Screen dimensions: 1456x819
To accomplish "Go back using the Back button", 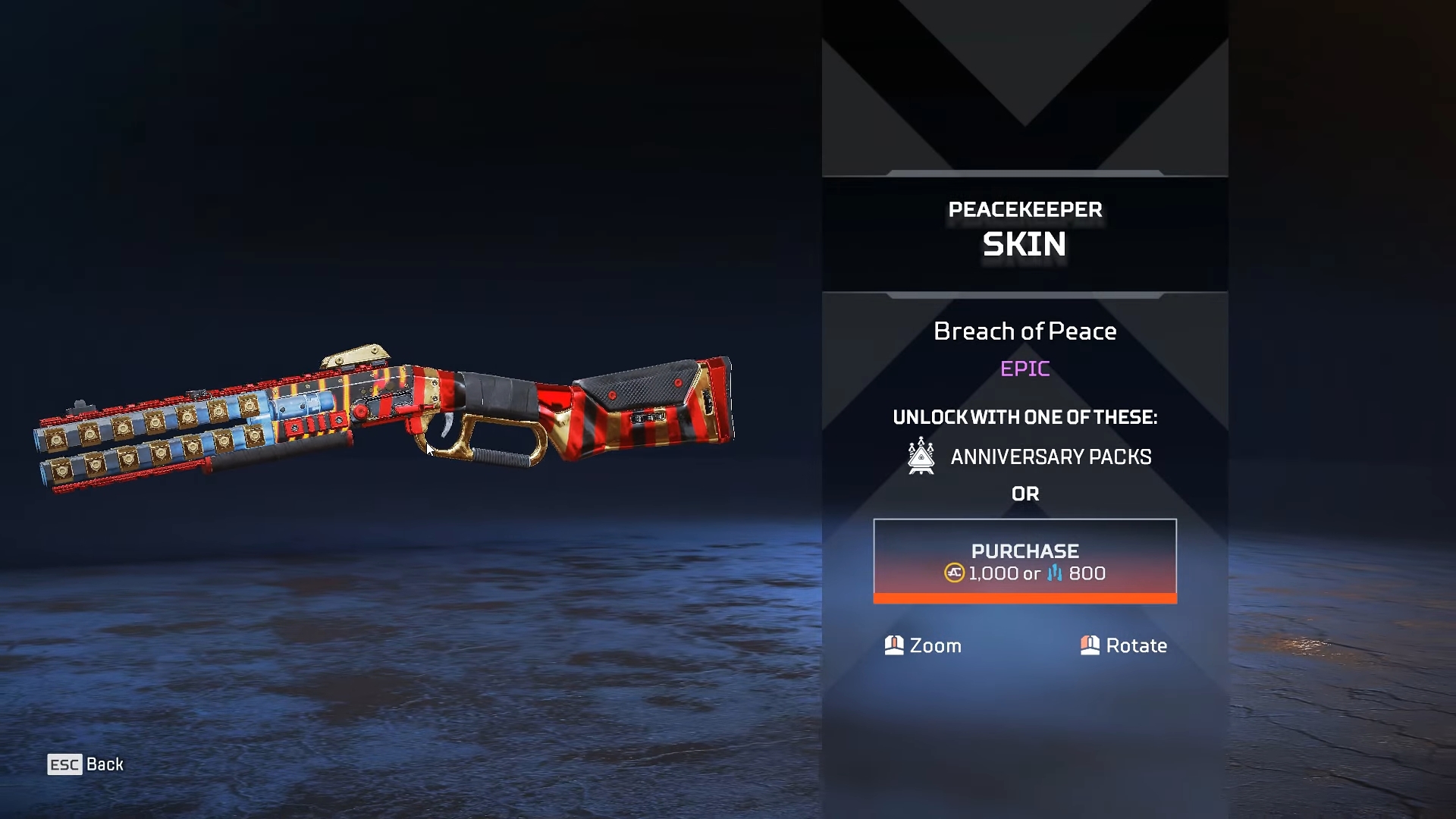I will click(86, 764).
